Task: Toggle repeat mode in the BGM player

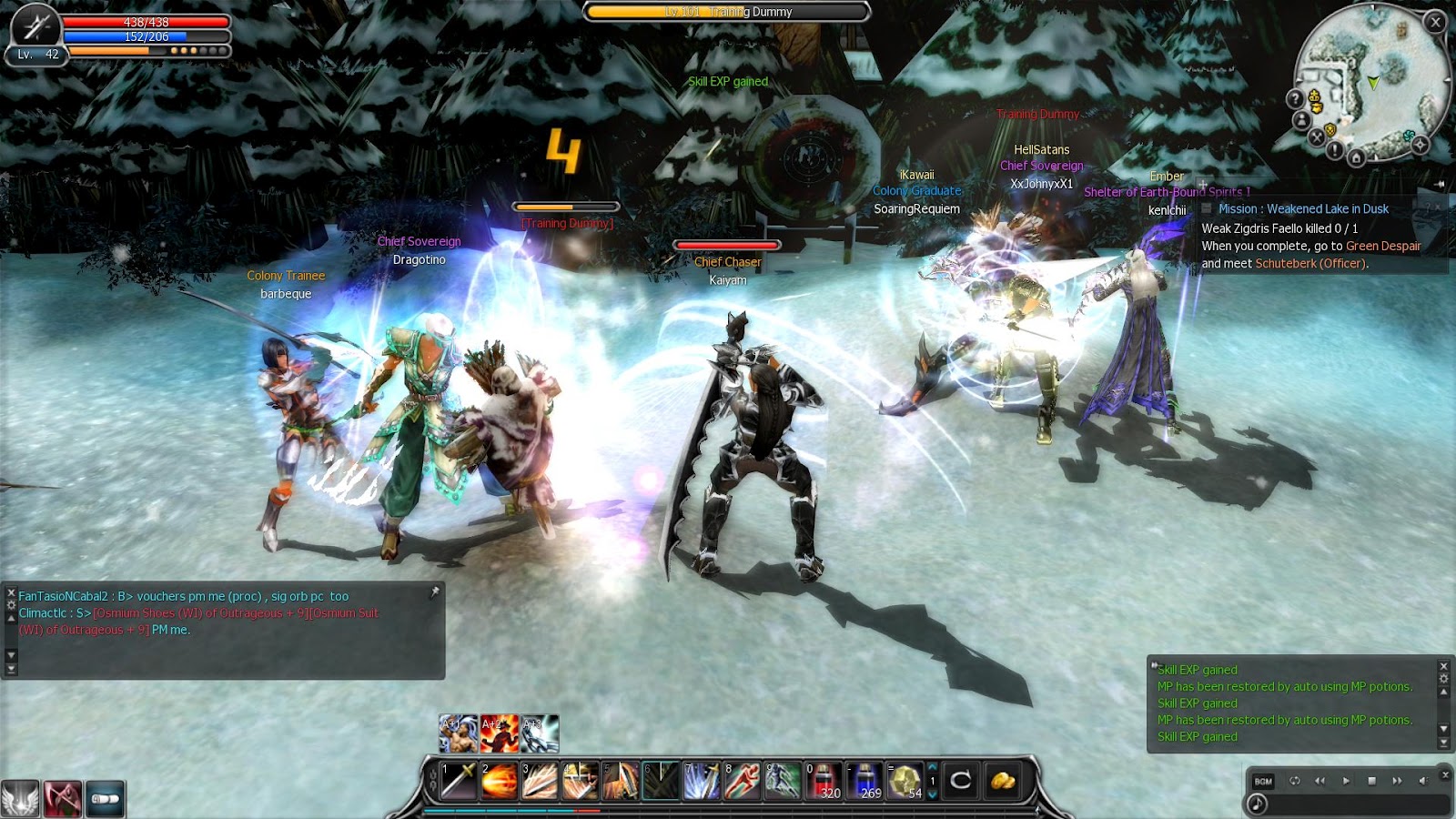Action: 1296,781
